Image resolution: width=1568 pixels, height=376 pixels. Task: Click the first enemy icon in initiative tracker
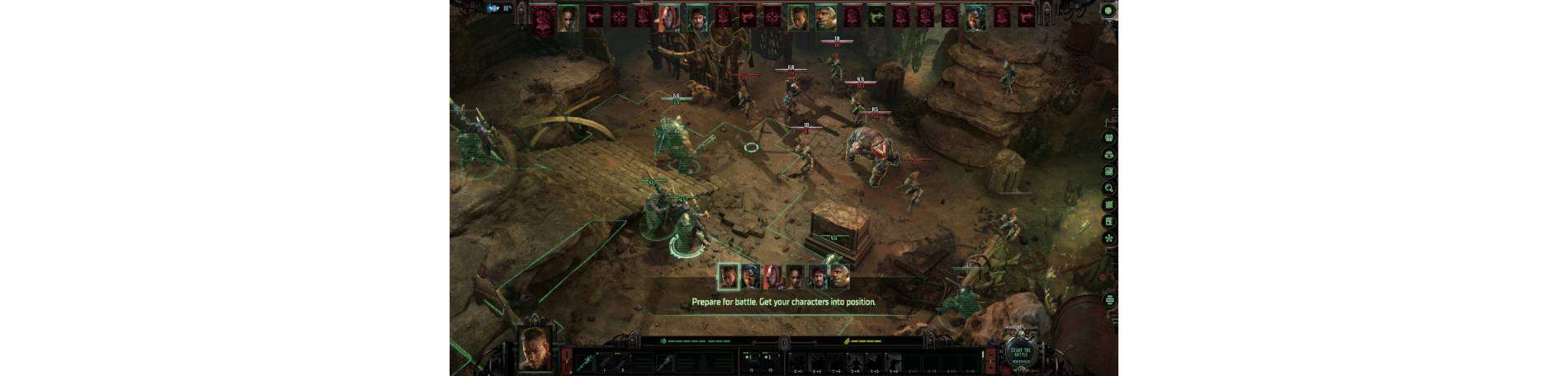pyautogui.click(x=542, y=17)
